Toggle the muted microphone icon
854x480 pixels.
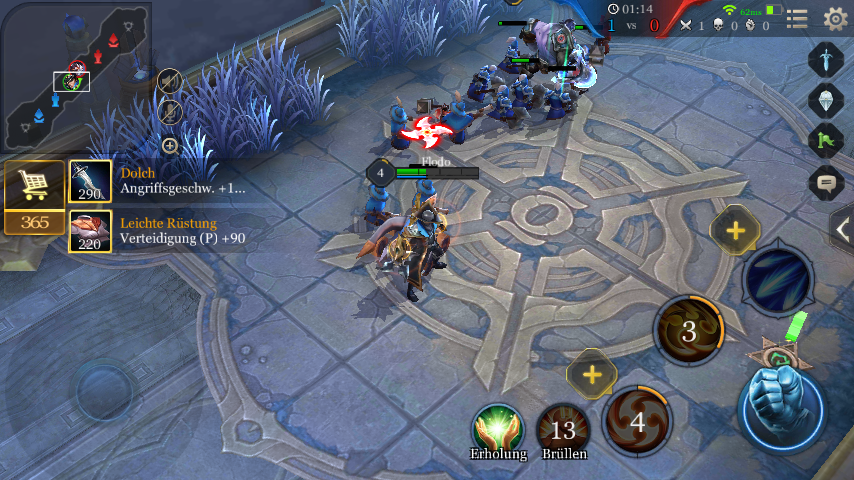170,112
